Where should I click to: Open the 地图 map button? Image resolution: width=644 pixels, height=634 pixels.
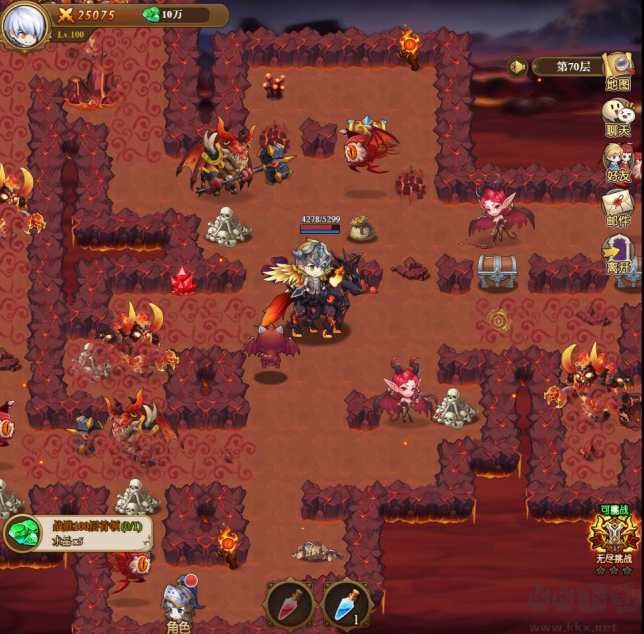618,73
